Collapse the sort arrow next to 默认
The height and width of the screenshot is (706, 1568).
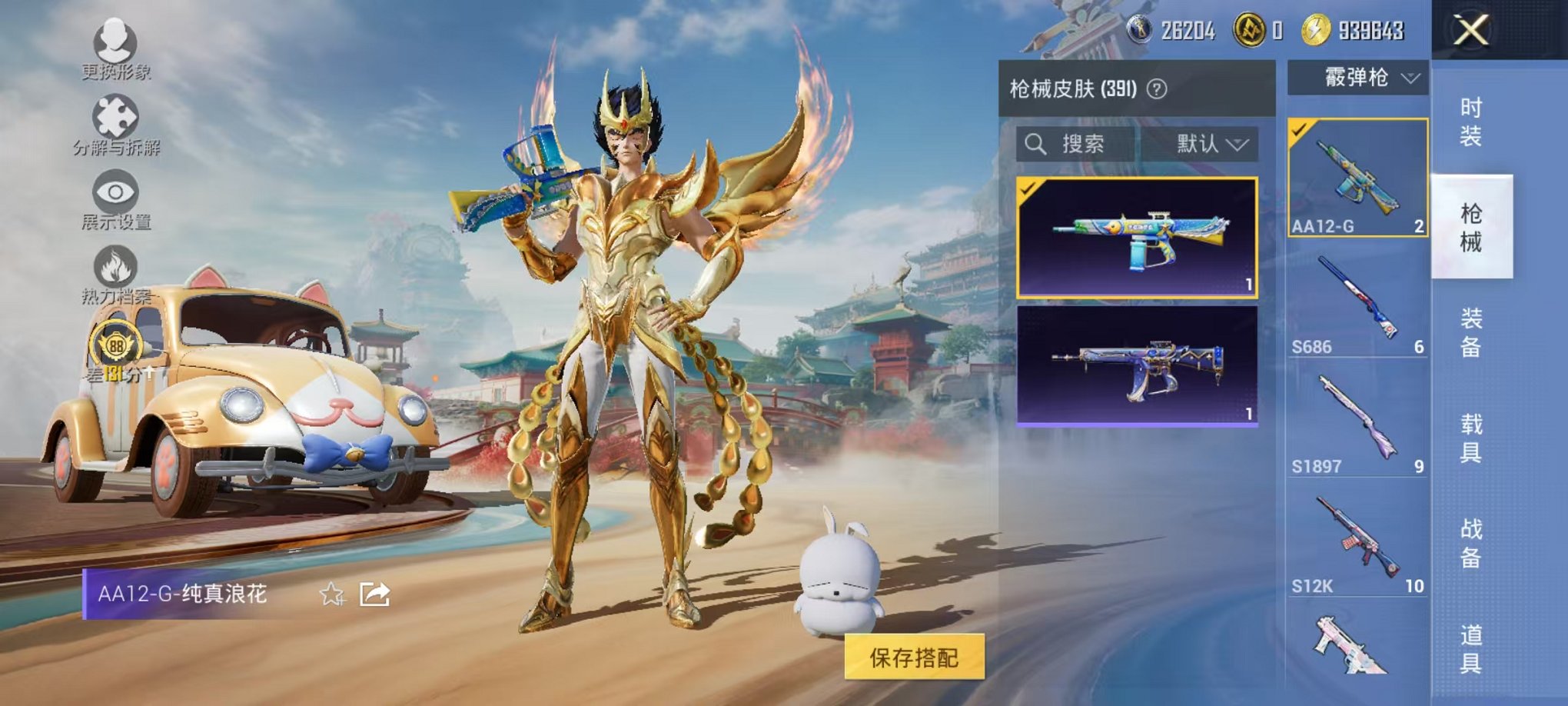1238,145
